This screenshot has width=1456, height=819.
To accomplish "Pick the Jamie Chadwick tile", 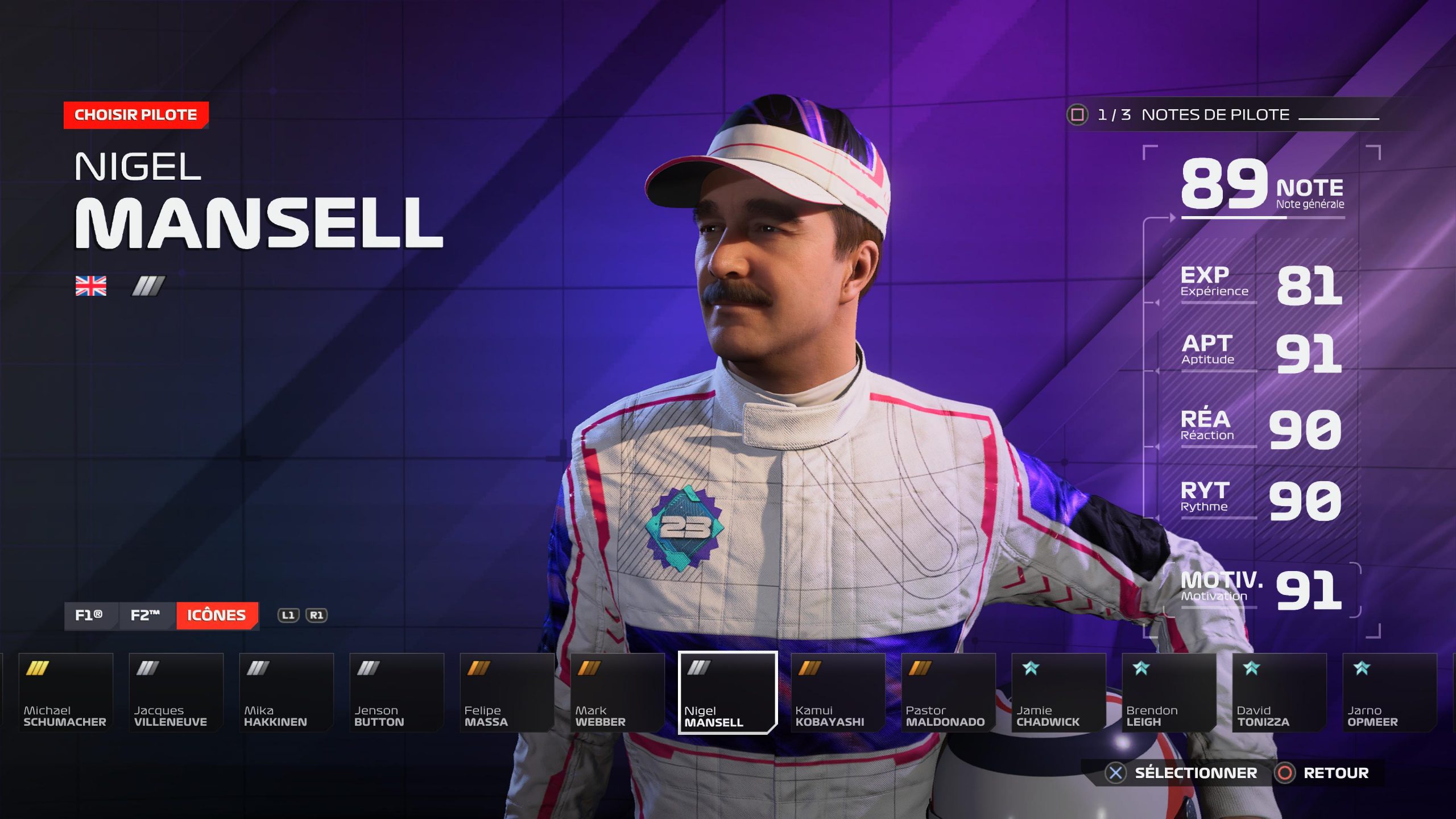I will pyautogui.click(x=1058, y=692).
